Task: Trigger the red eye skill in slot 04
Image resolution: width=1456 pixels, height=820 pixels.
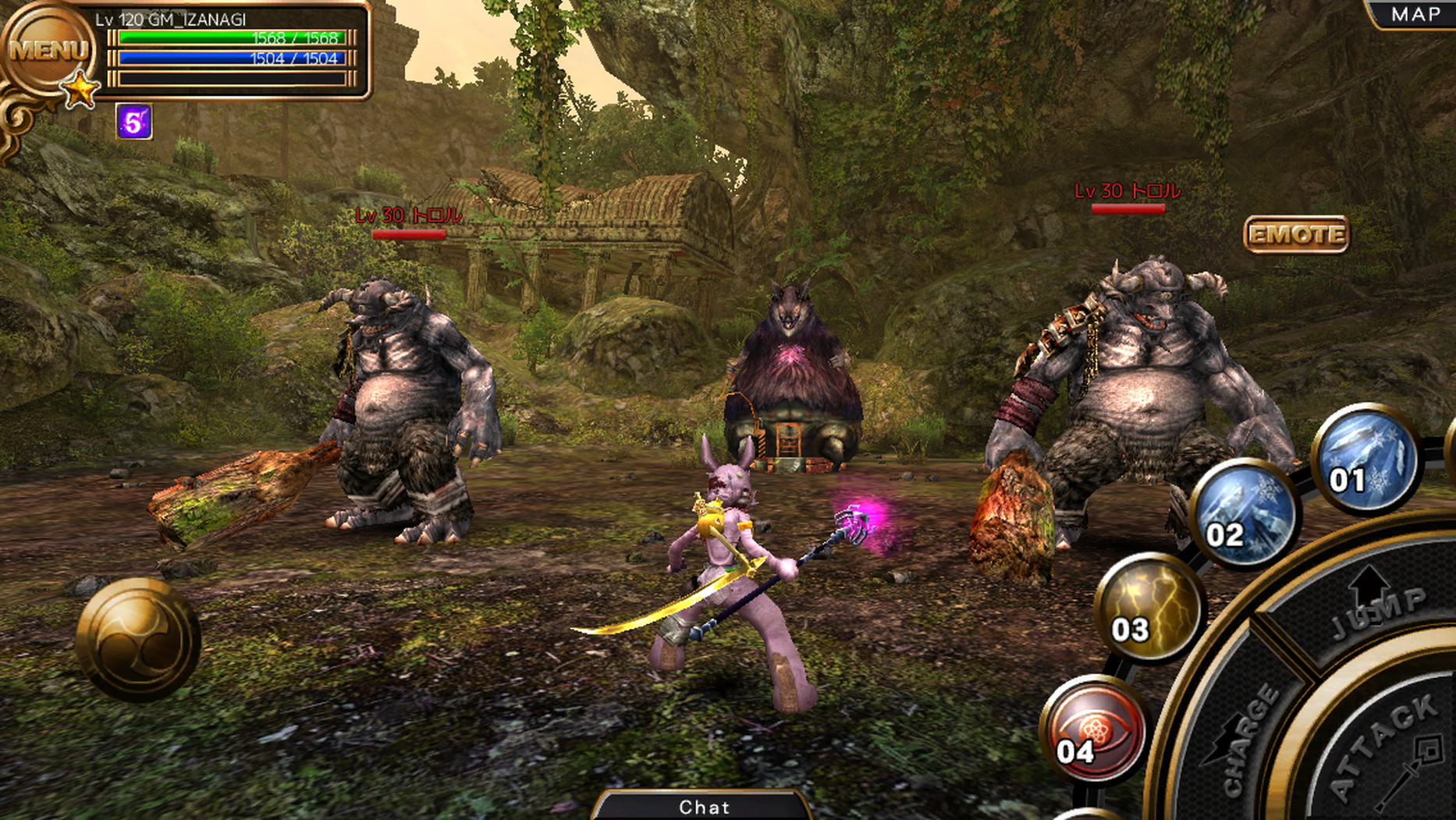Action: (1095, 729)
